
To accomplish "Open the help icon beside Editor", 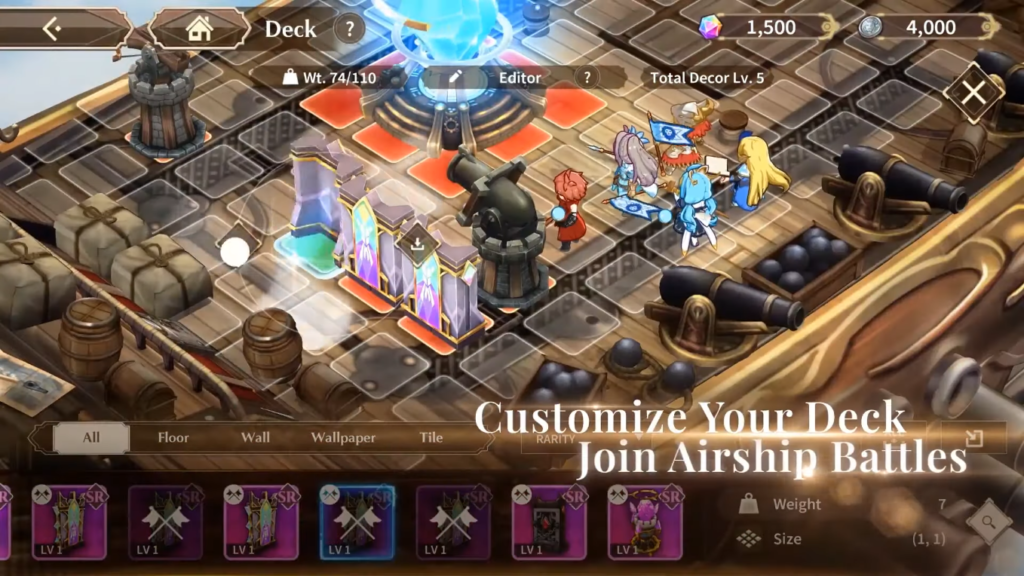I will click(x=588, y=77).
